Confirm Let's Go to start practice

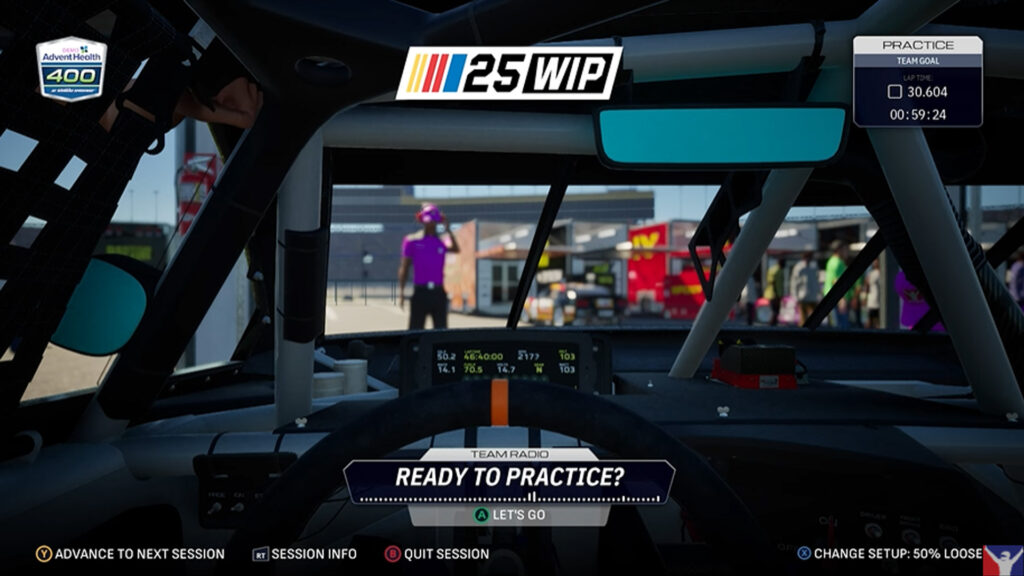coord(509,515)
